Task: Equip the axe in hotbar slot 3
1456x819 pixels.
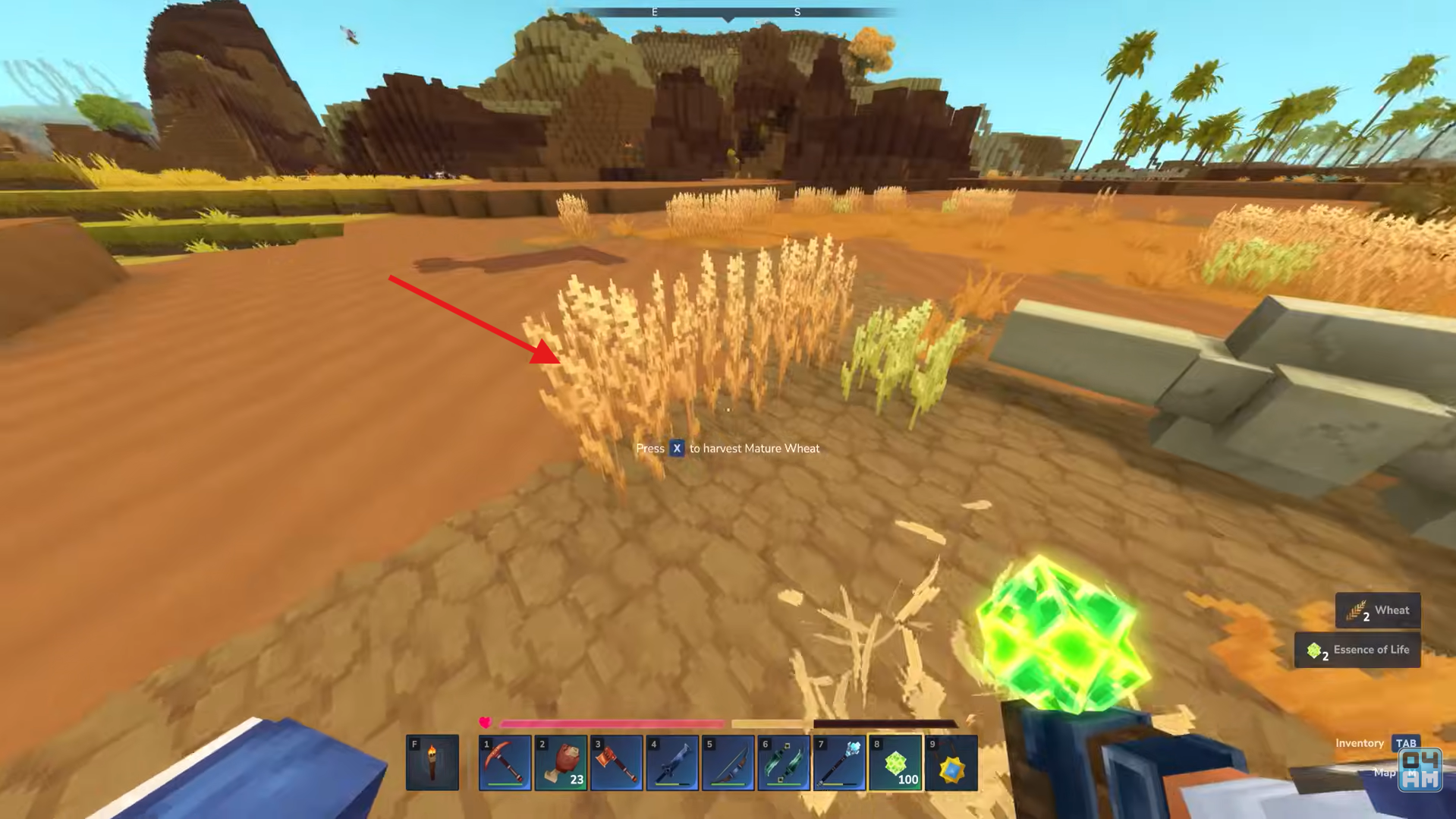Action: coord(616,762)
